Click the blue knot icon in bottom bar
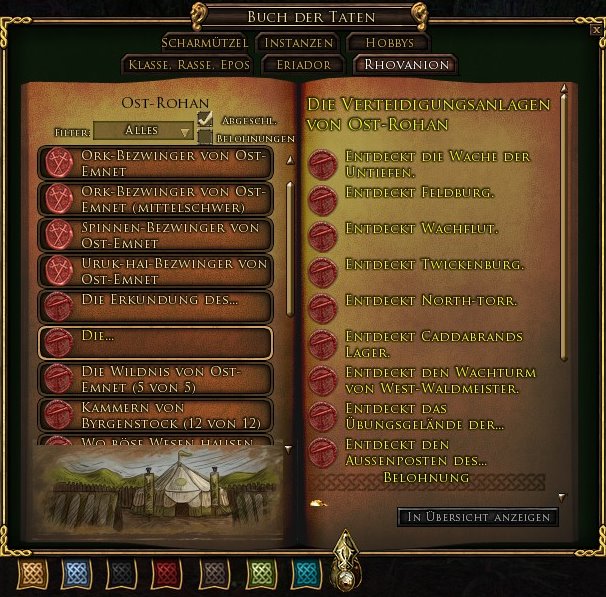Screen dimensions: 606x597 point(75,573)
